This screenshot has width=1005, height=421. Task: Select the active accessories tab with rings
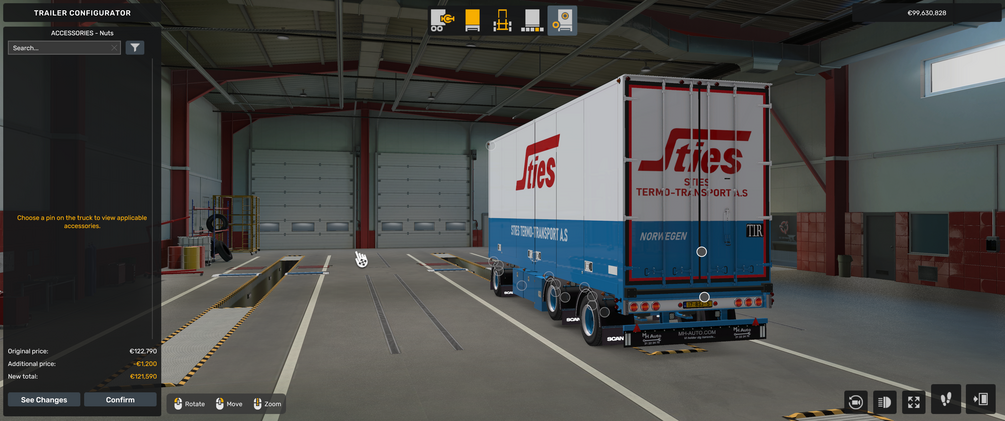562,20
